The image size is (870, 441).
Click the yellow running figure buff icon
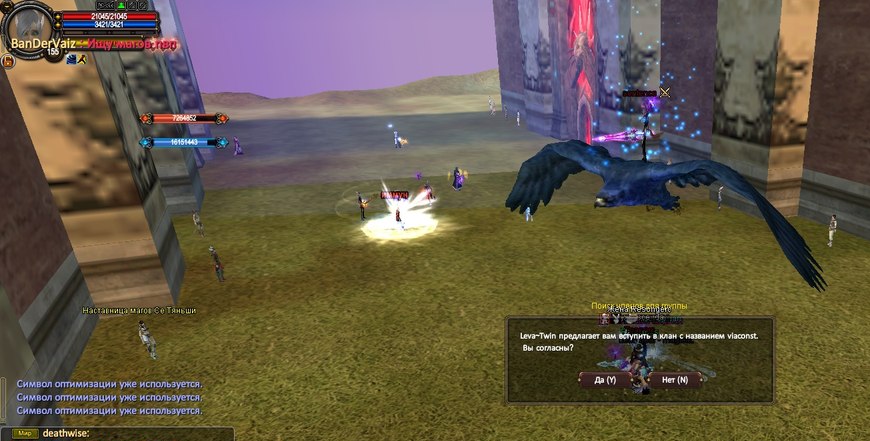(x=82, y=59)
